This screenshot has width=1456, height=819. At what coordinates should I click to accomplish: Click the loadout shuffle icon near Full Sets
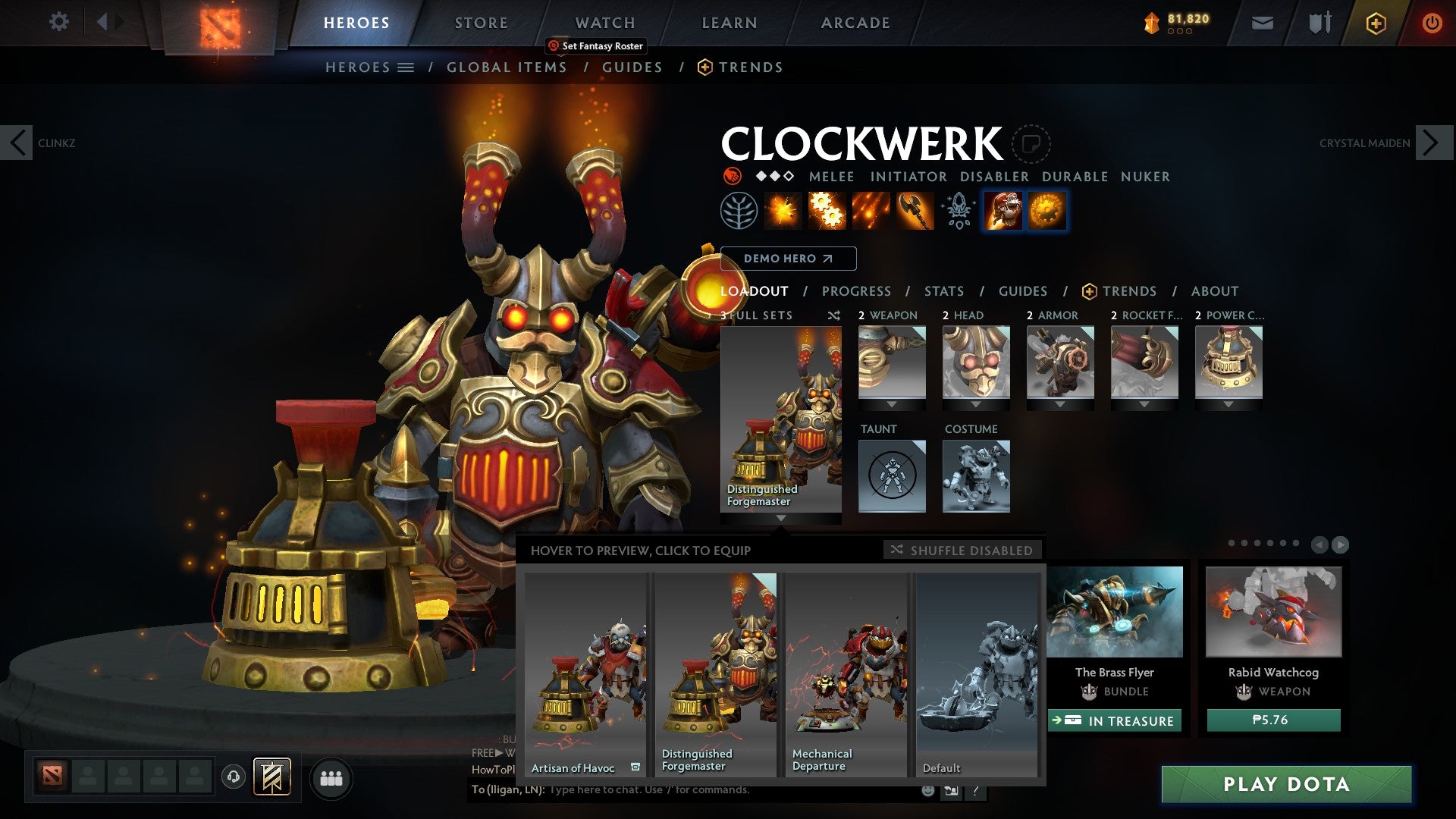833,315
